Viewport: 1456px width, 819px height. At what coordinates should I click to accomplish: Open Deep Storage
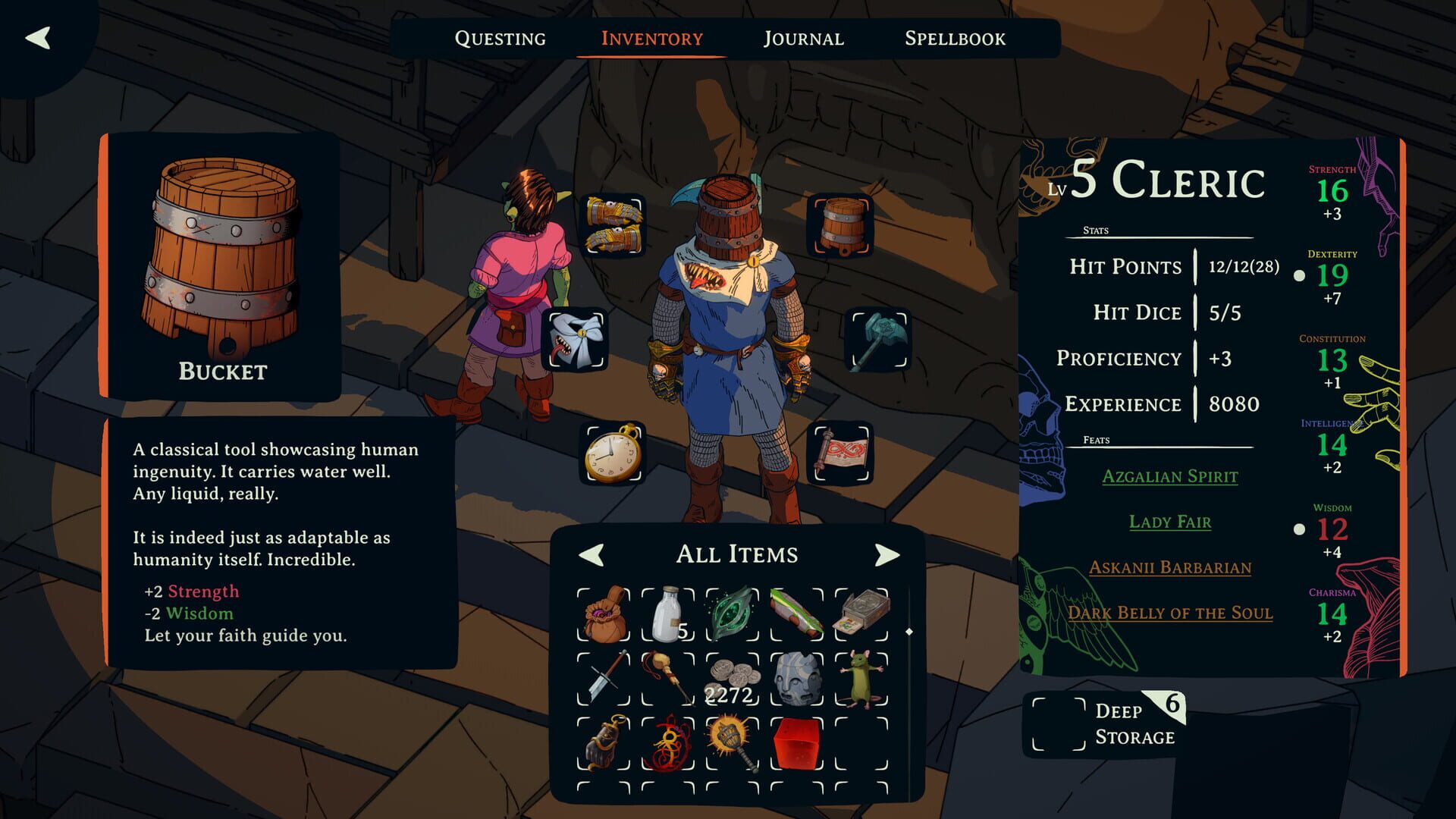1133,723
